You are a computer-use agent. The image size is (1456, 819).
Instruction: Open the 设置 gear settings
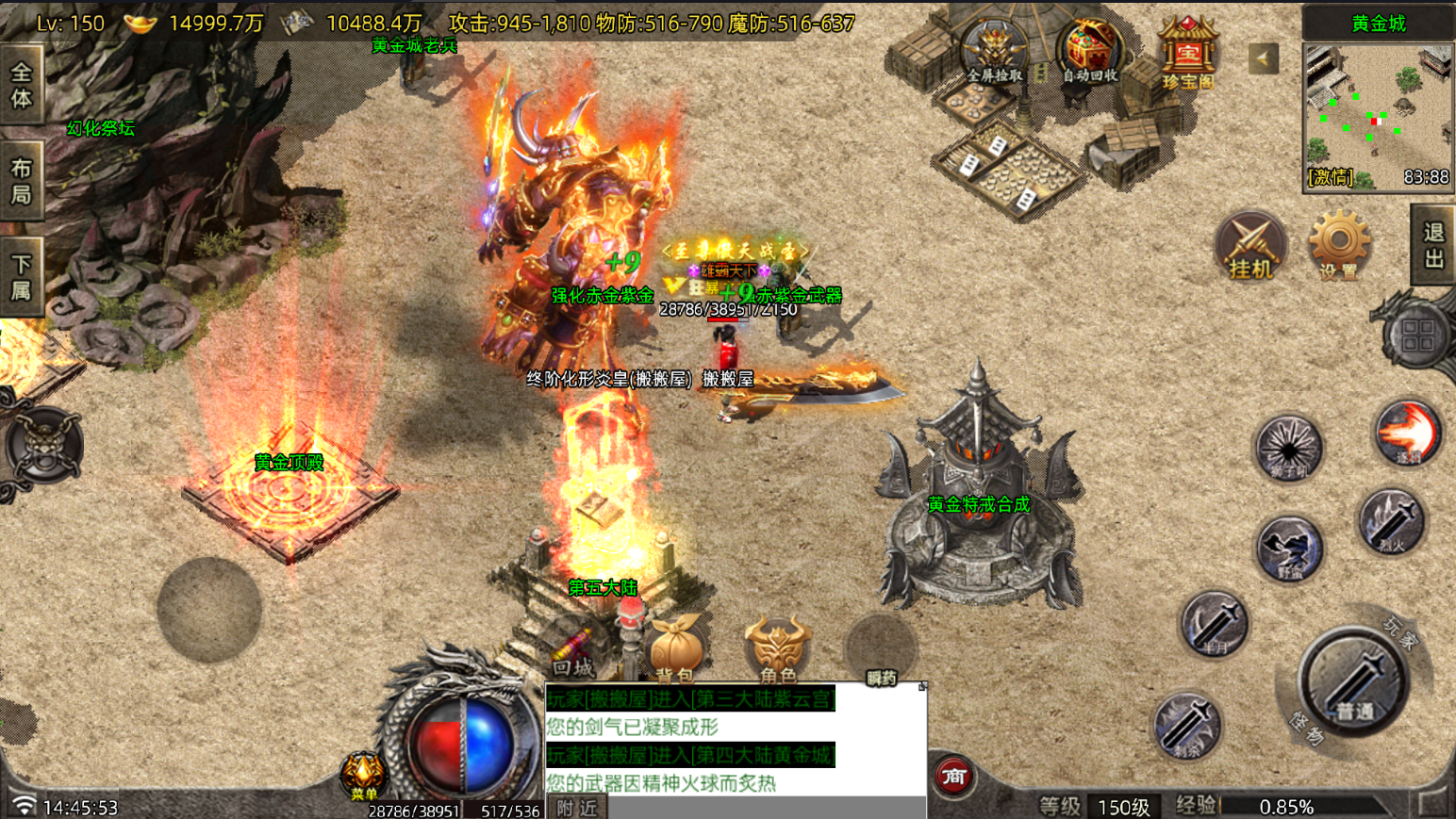pos(1338,245)
